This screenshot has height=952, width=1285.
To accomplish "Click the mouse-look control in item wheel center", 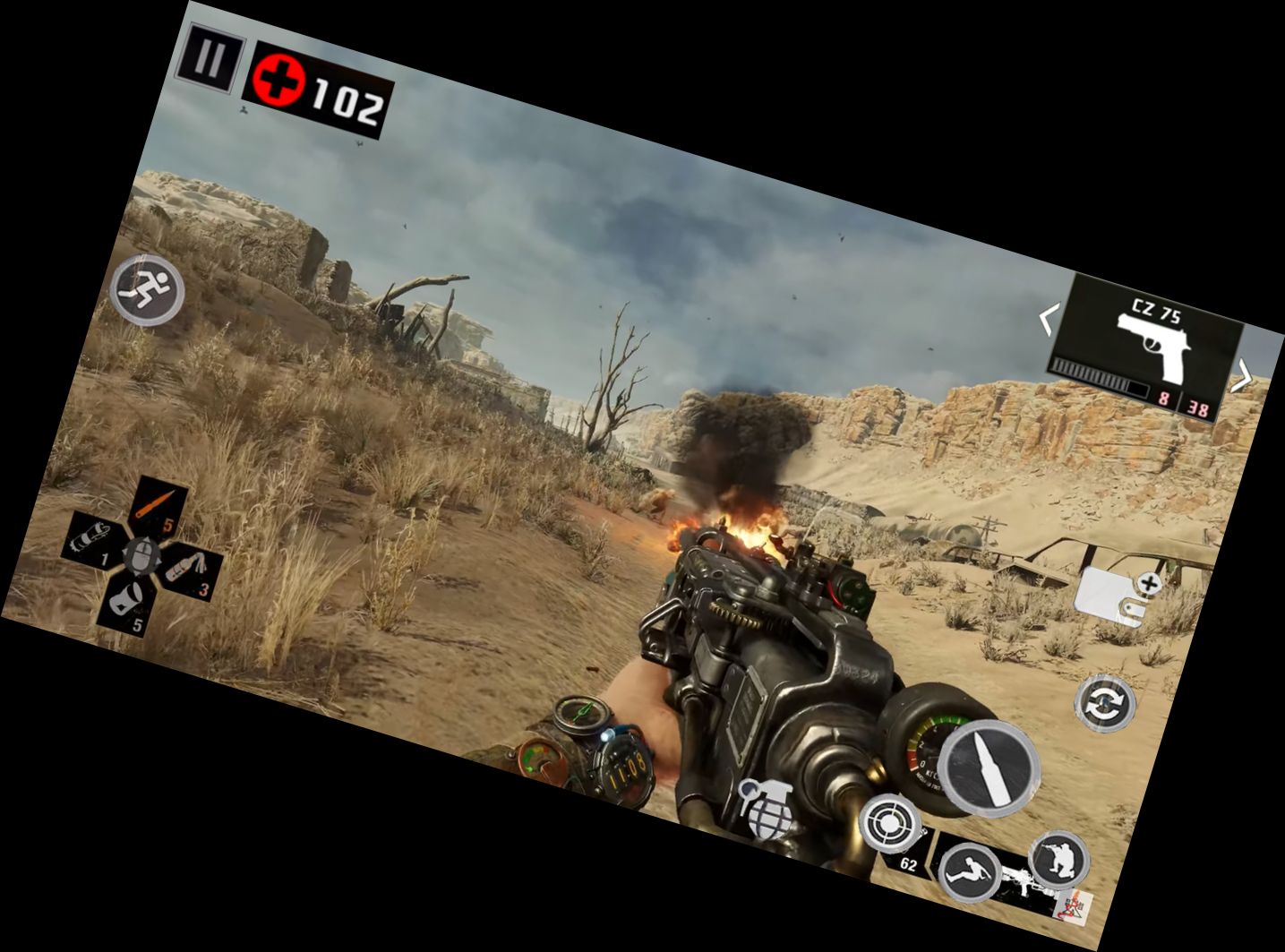I will (x=141, y=555).
